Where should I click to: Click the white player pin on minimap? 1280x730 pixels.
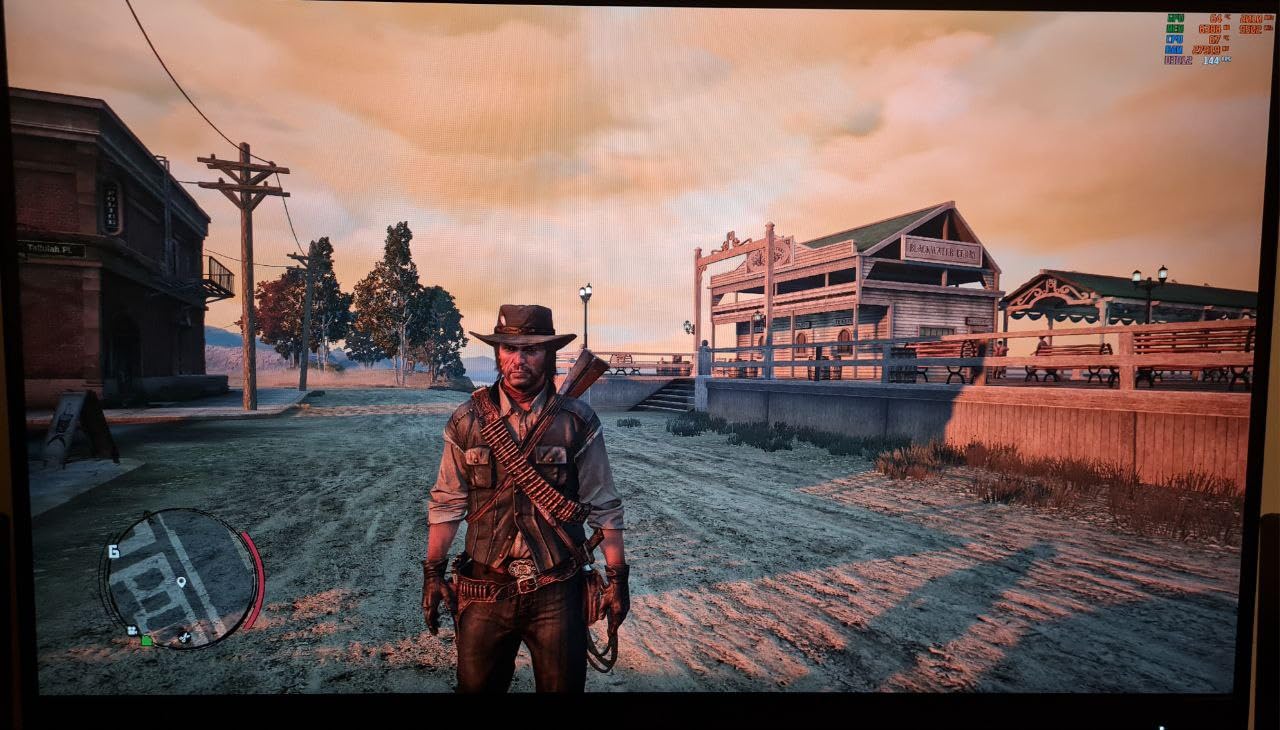[181, 582]
